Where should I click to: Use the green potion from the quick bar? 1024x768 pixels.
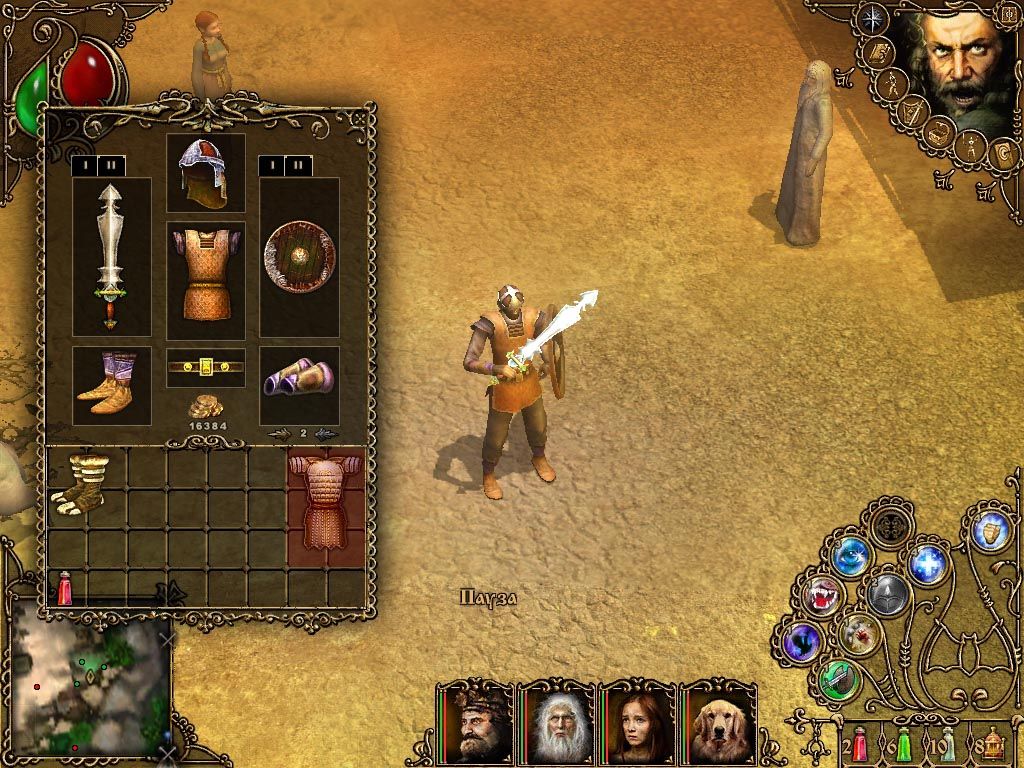pos(903,744)
